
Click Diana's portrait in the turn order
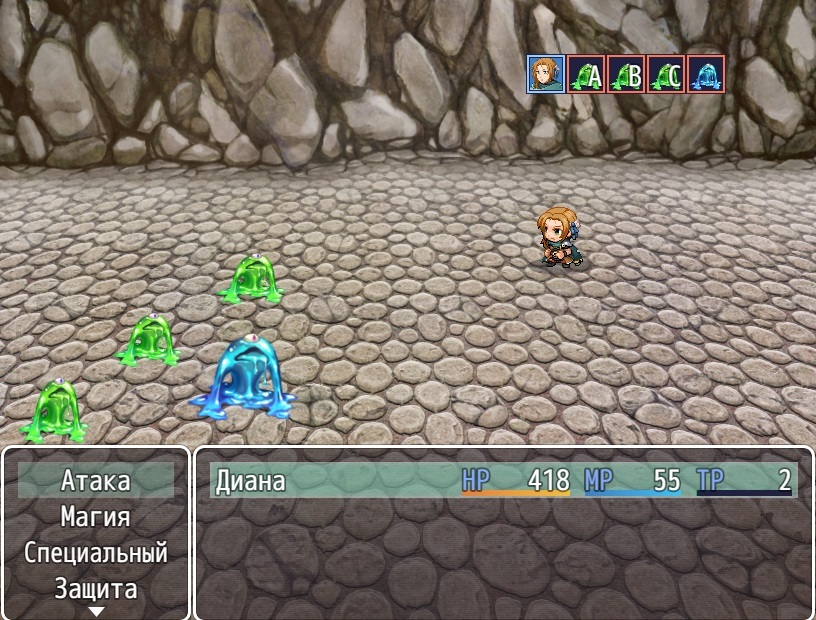546,74
